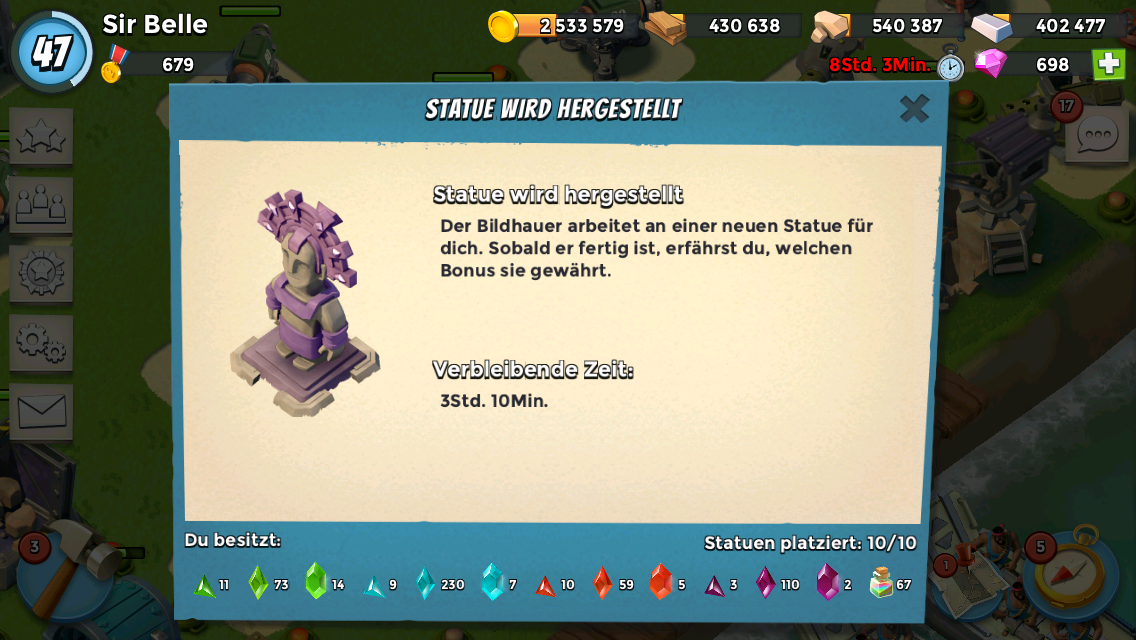Screen dimensions: 1136x640
Task: Open the settings gears menu
Action: click(x=41, y=343)
